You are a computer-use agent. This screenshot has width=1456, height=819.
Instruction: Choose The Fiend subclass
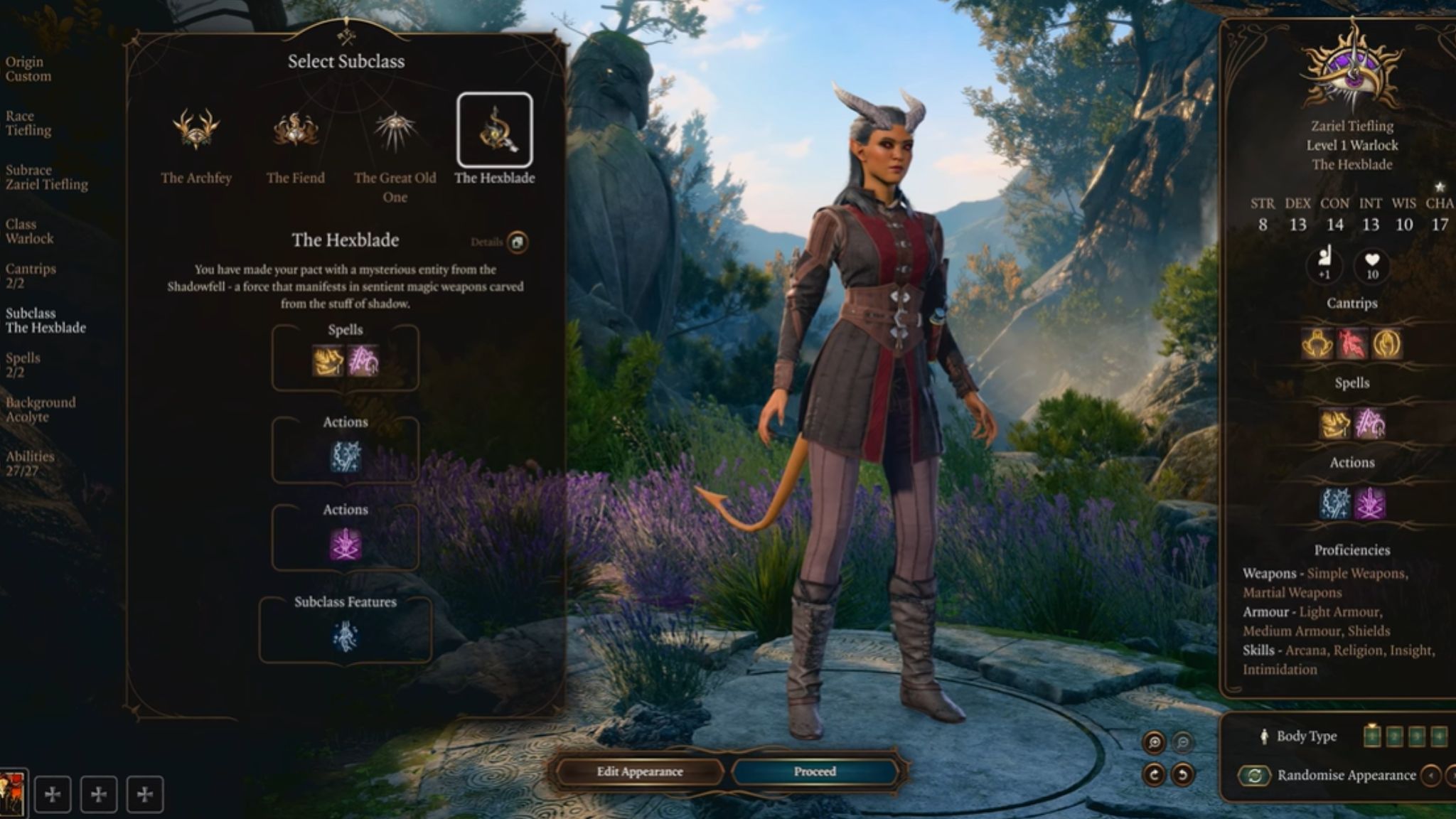[x=295, y=132]
